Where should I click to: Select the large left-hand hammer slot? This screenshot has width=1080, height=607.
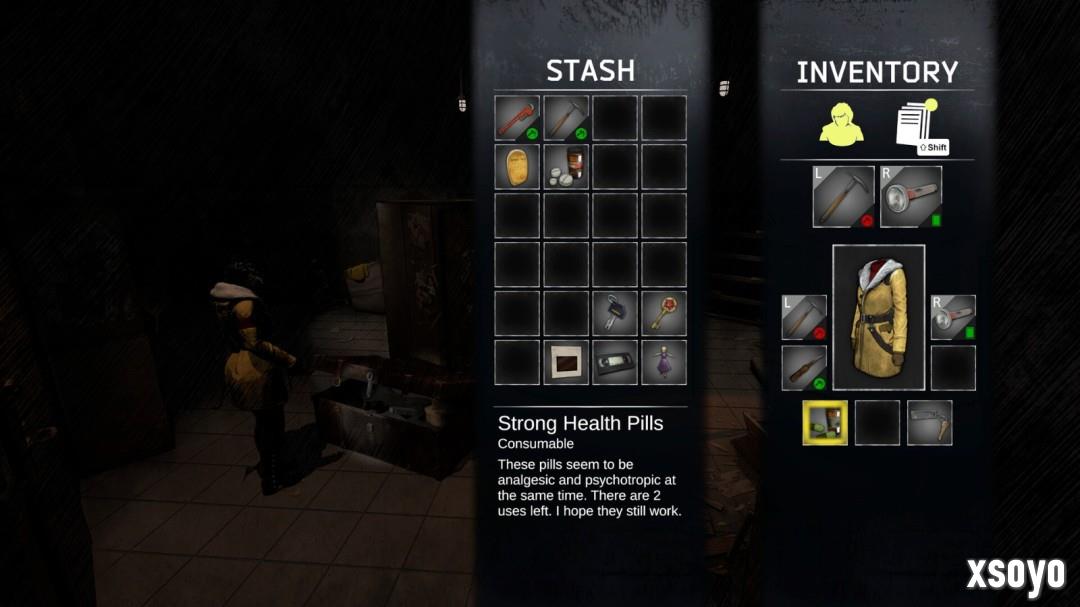[x=843, y=196]
